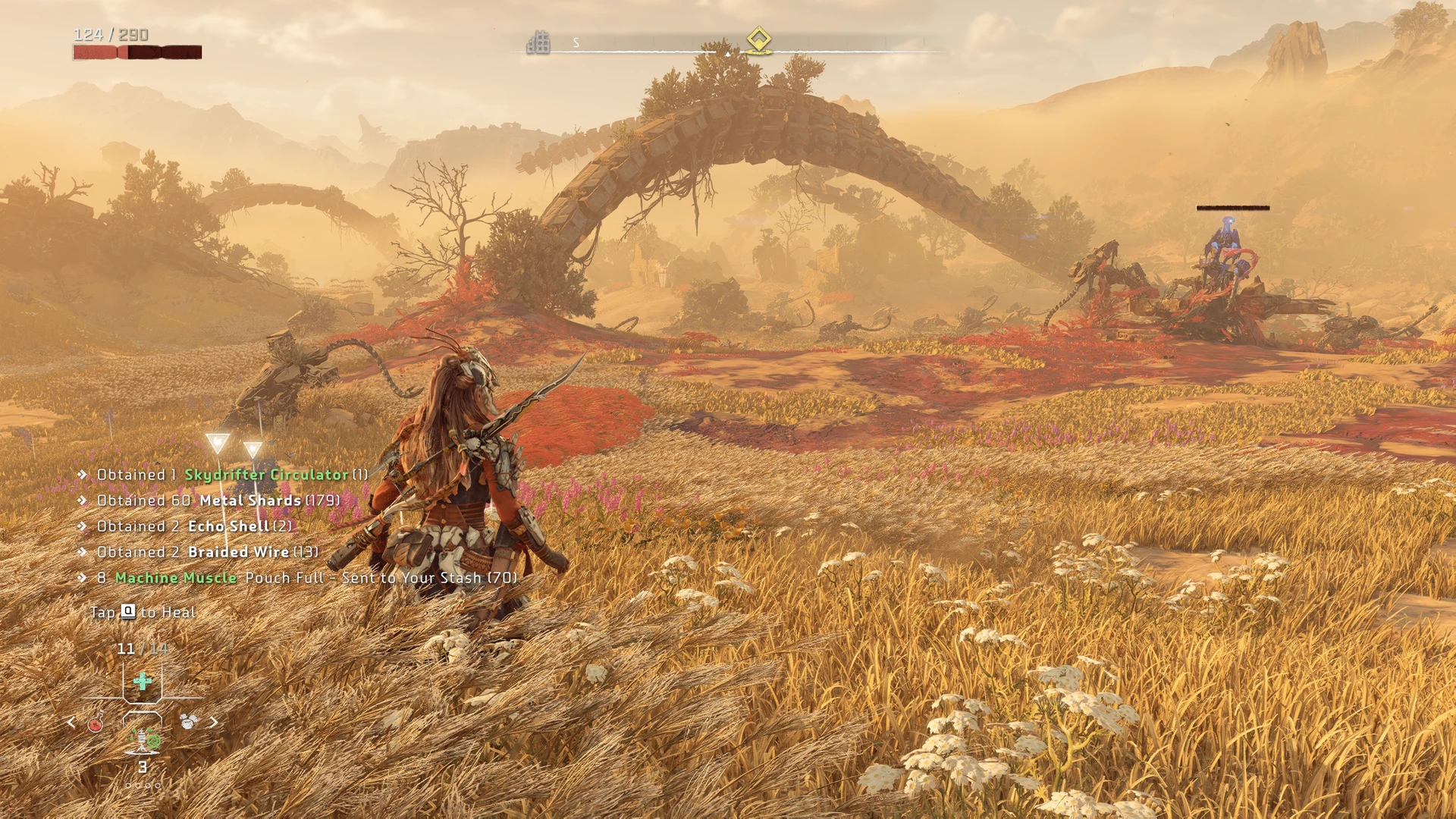The width and height of the screenshot is (1456, 819).
Task: Cycle tools with the right arrow
Action: 214,722
